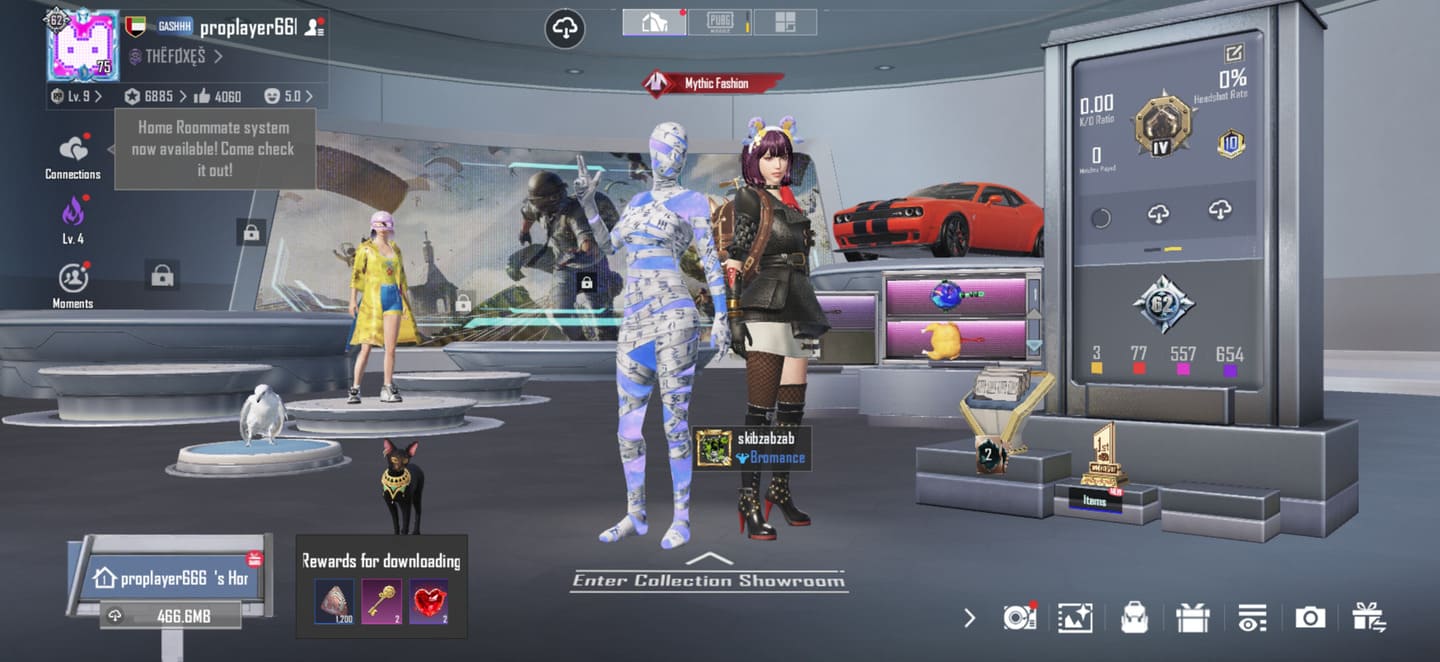Open the backpack inventory icon
Screen dimensions: 1440x662
tap(1134, 618)
